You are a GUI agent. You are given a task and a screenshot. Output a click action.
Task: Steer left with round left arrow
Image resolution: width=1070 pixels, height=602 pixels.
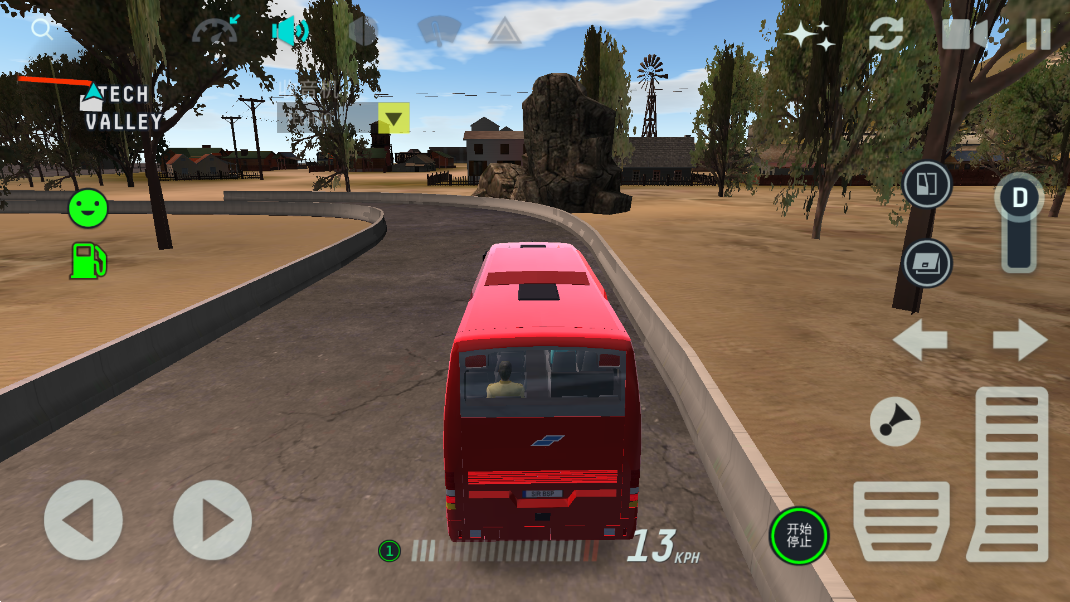point(83,520)
